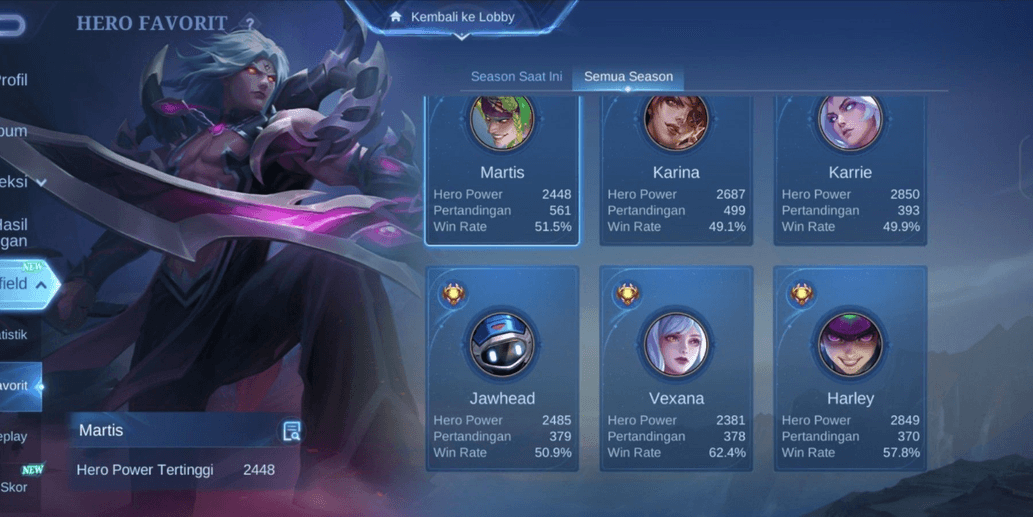Choose the Martis hero card
This screenshot has height=517, width=1033.
[502, 170]
